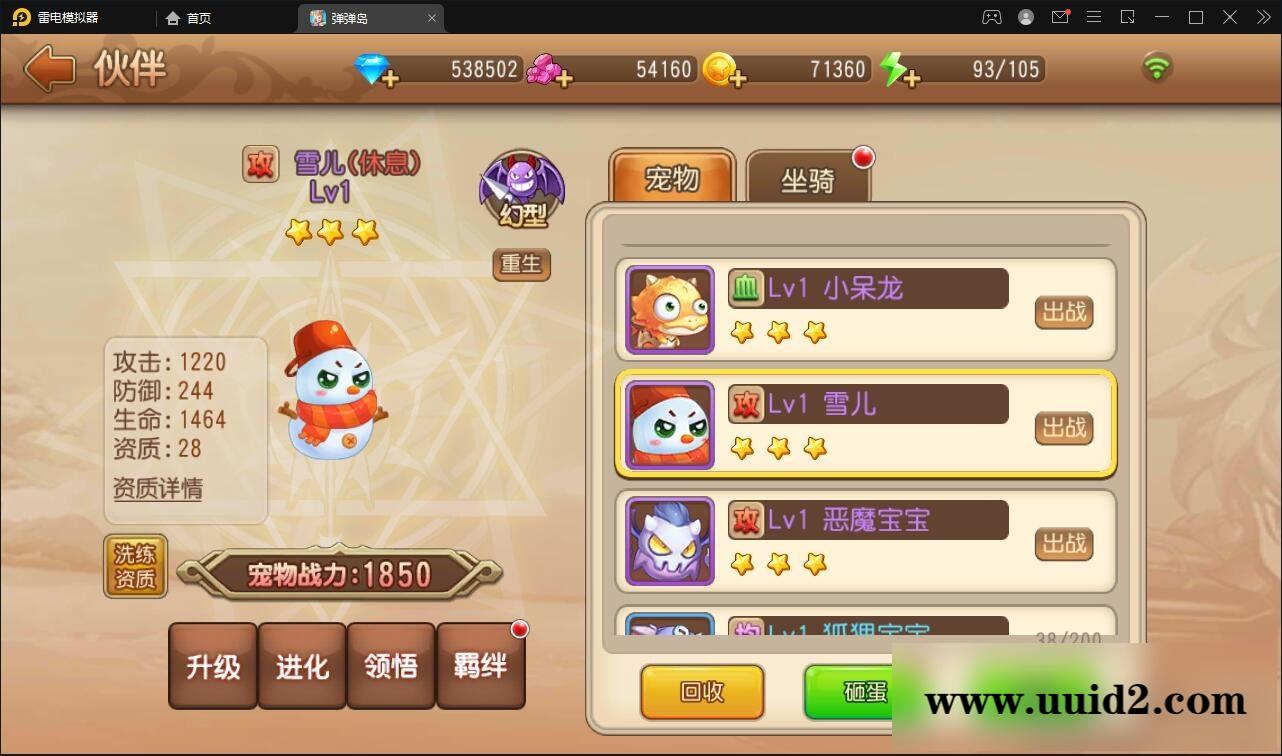Open the 羁绊 bond panel with red notification dot
The image size is (1282, 756).
point(482,666)
